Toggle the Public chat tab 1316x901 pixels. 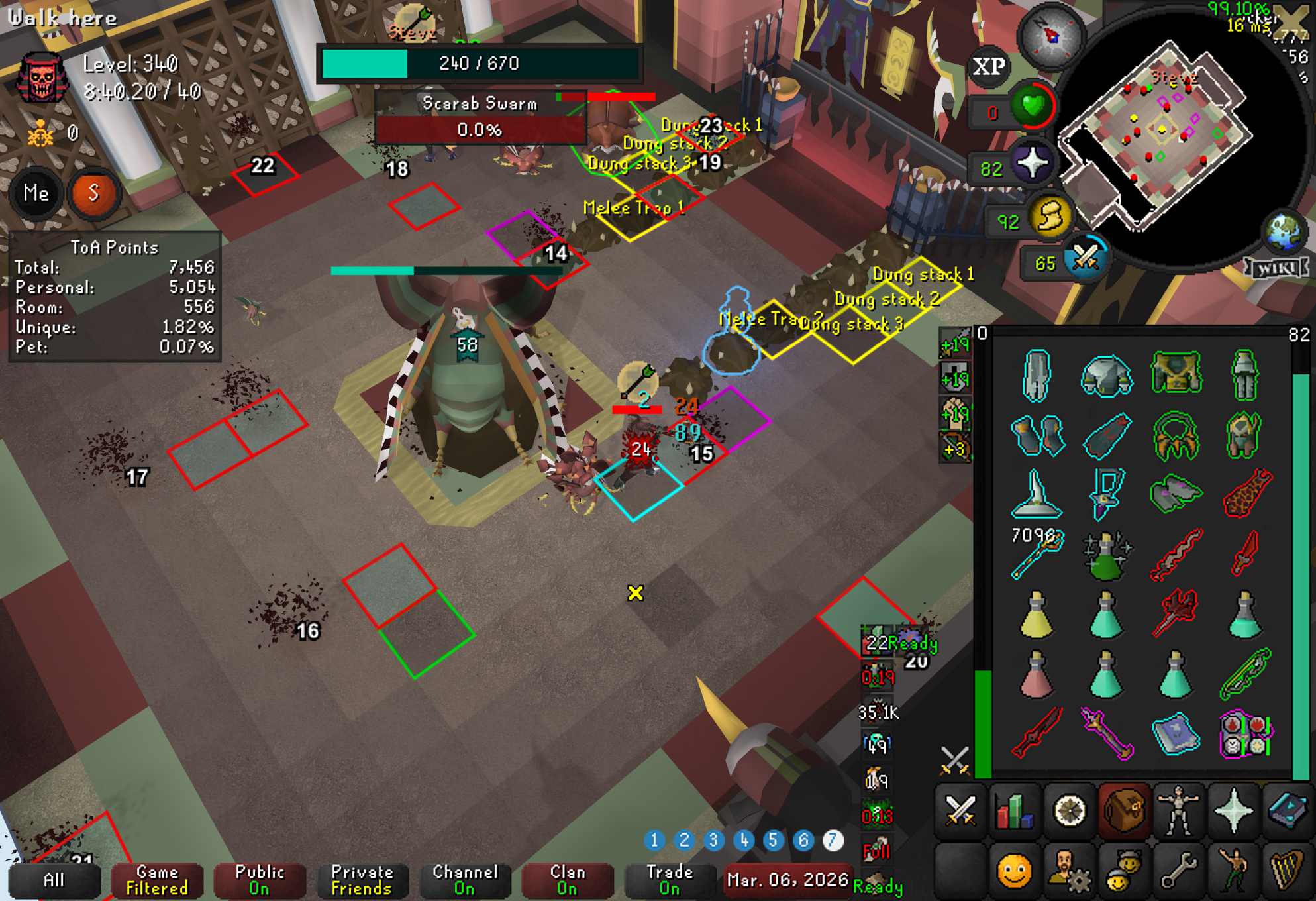coord(260,880)
